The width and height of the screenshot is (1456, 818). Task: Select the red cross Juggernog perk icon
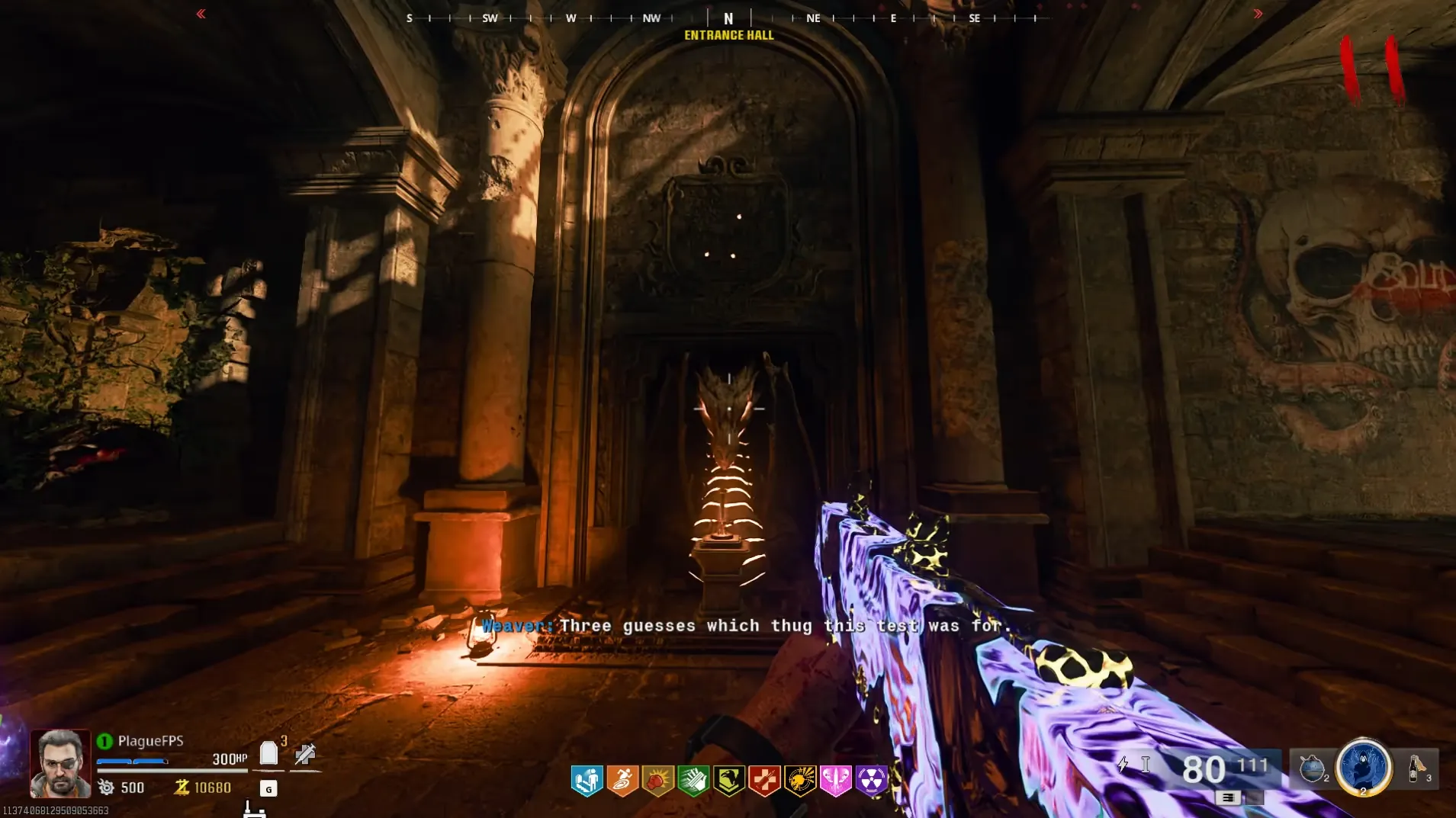click(764, 781)
